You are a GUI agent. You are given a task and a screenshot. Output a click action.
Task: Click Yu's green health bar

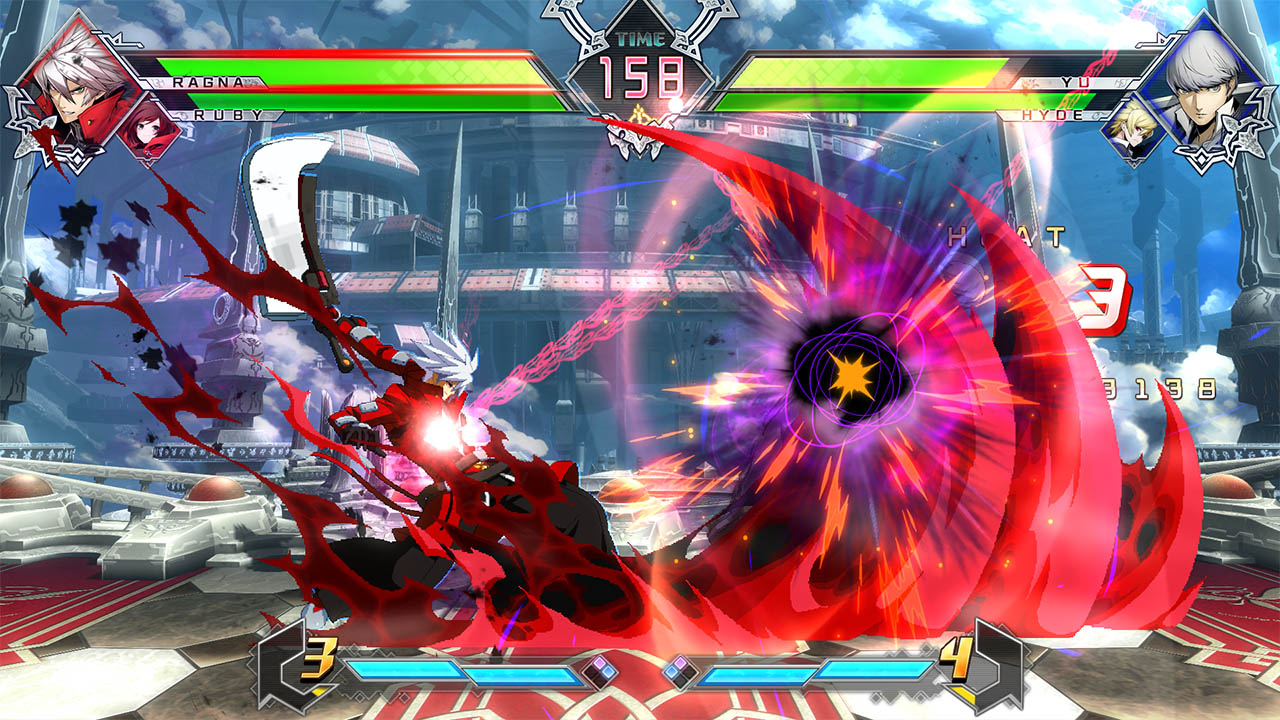click(x=880, y=70)
